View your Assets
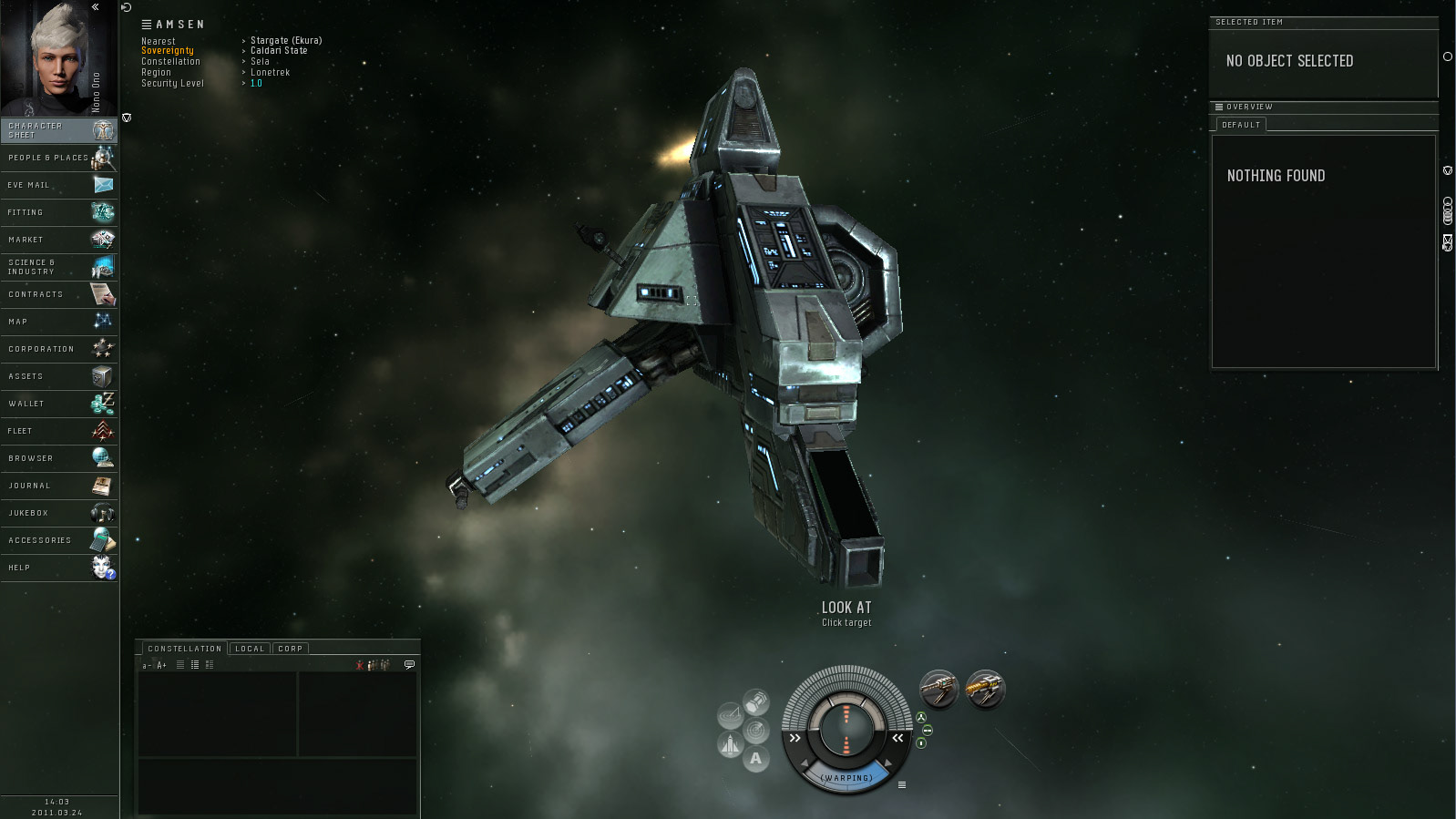Screen dimensions: 1456x819 coord(59,376)
